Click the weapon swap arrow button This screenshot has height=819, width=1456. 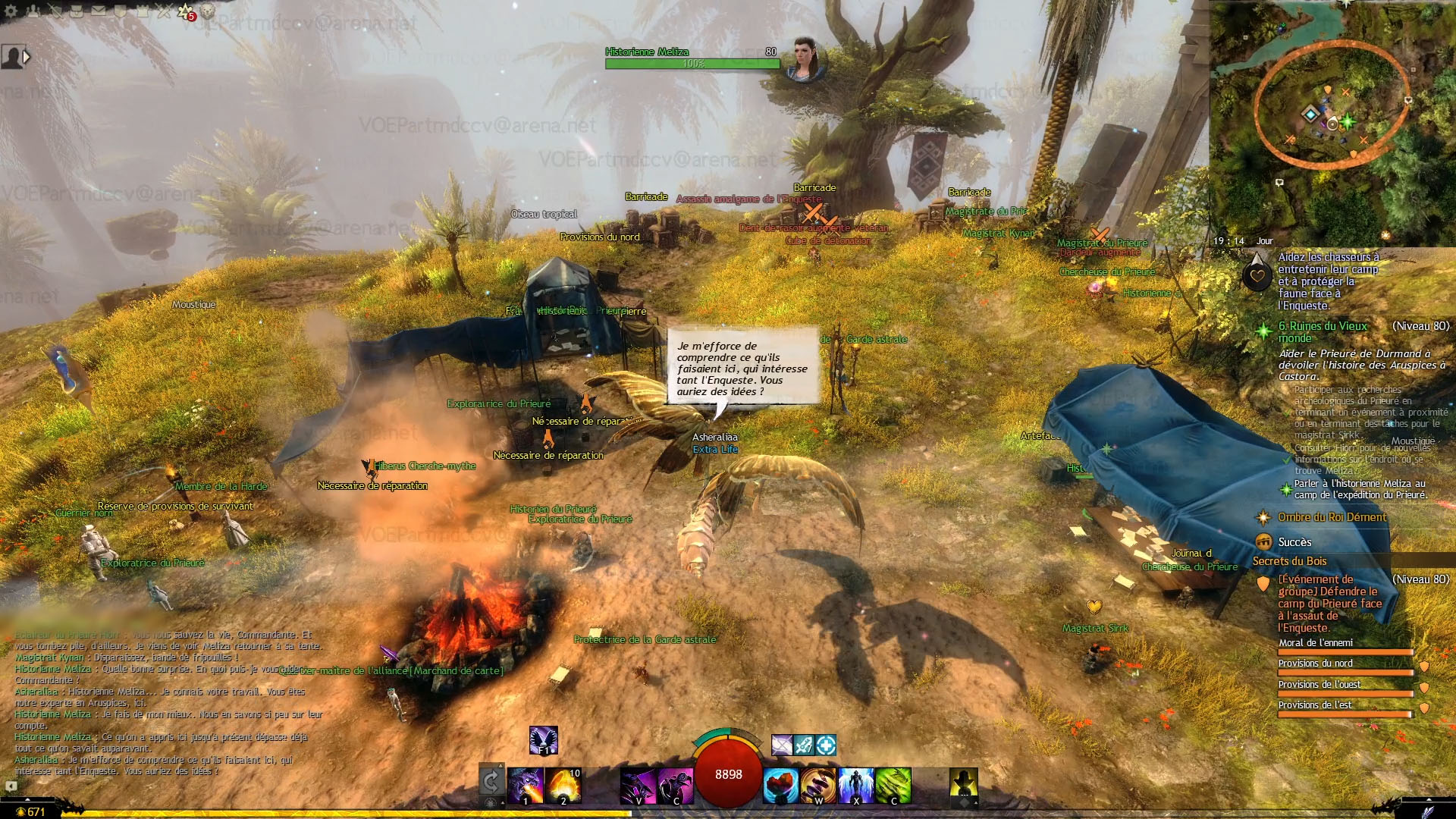[491, 781]
